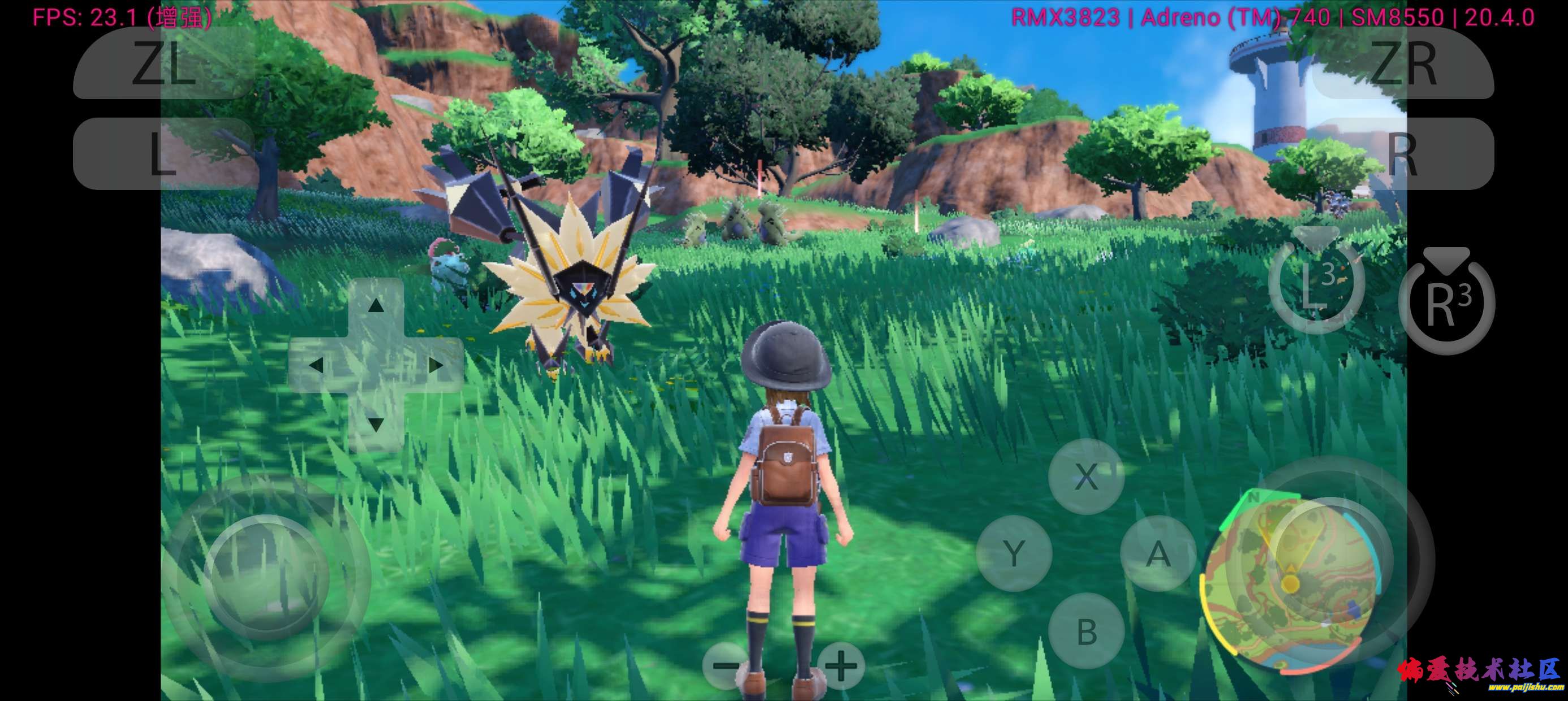The height and width of the screenshot is (701, 1568).
Task: Tap the B face button
Action: pyautogui.click(x=1086, y=631)
